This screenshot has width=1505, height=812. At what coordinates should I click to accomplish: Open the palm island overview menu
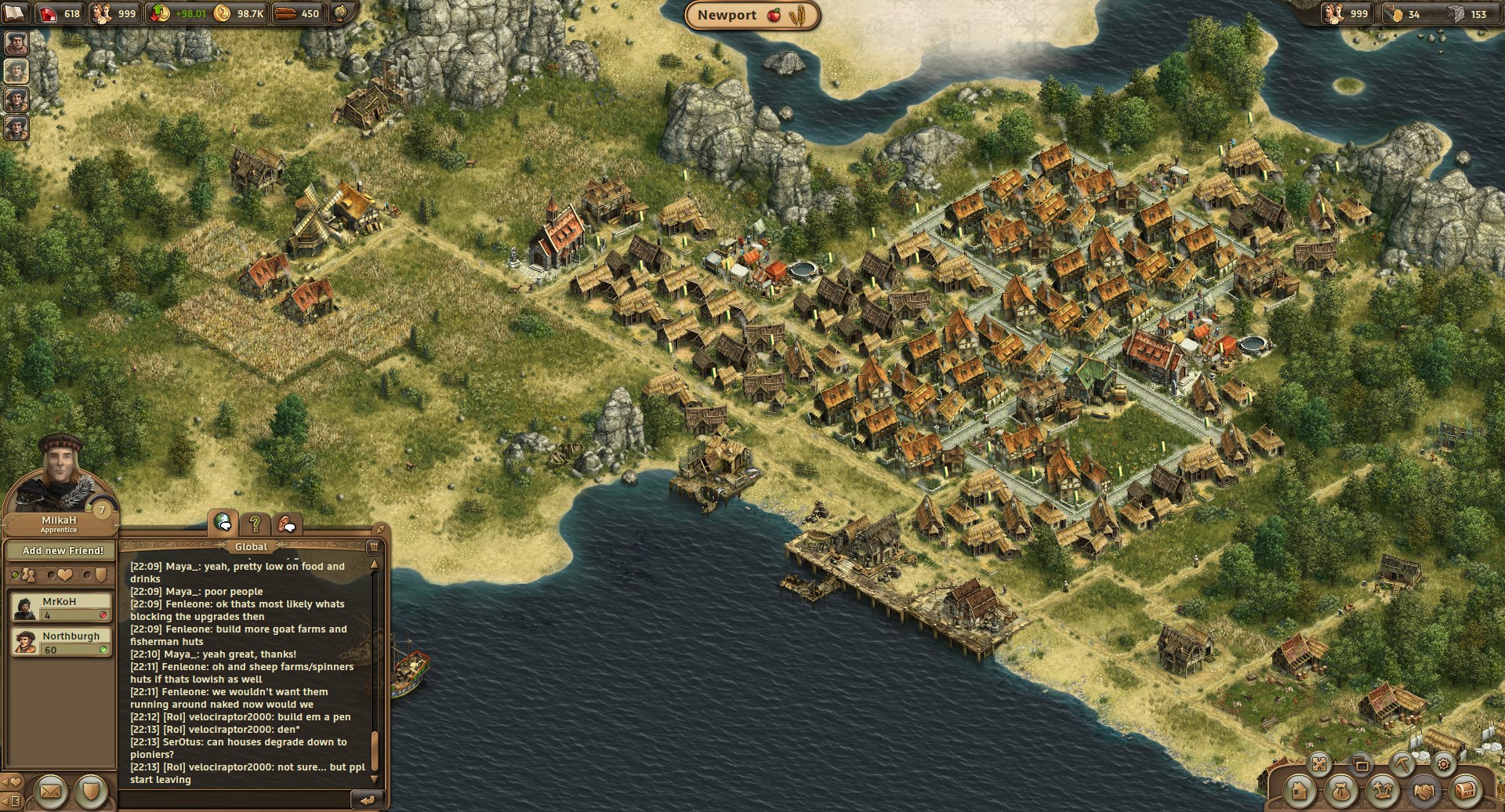coord(1382,792)
